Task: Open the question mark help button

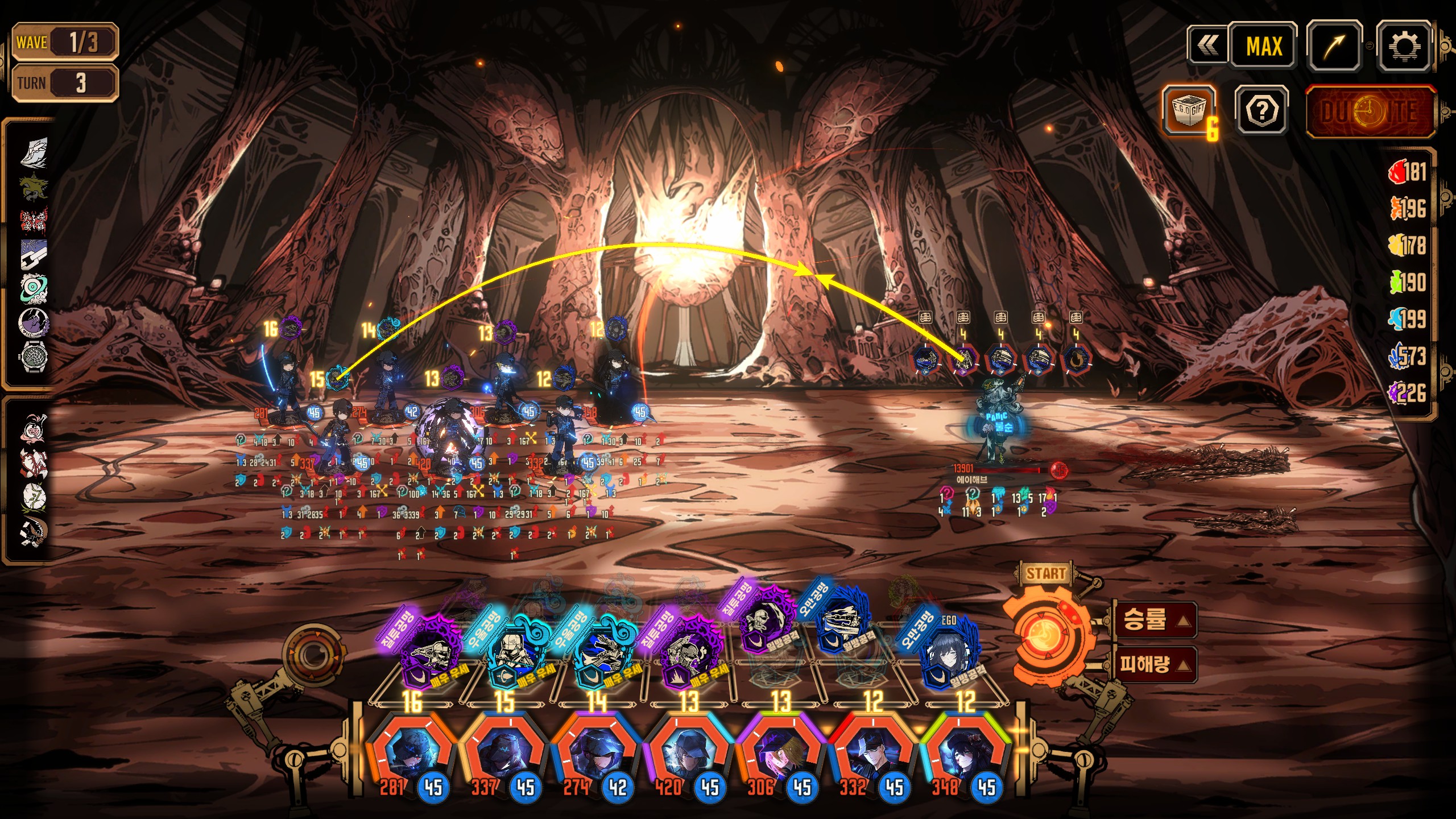Action: click(1262, 110)
